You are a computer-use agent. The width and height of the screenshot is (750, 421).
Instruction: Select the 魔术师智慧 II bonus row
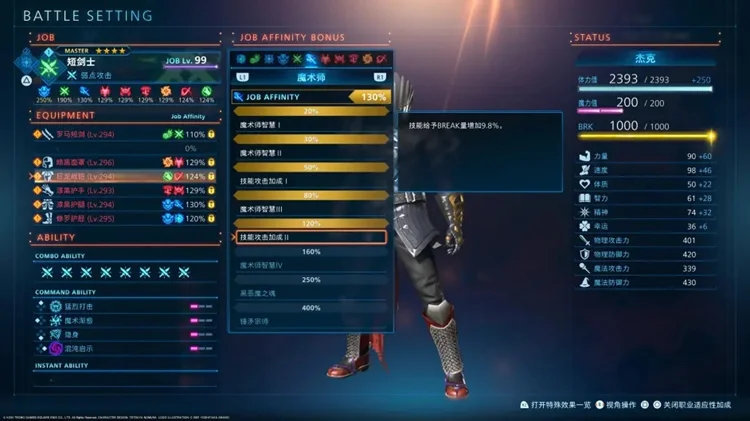pos(308,153)
